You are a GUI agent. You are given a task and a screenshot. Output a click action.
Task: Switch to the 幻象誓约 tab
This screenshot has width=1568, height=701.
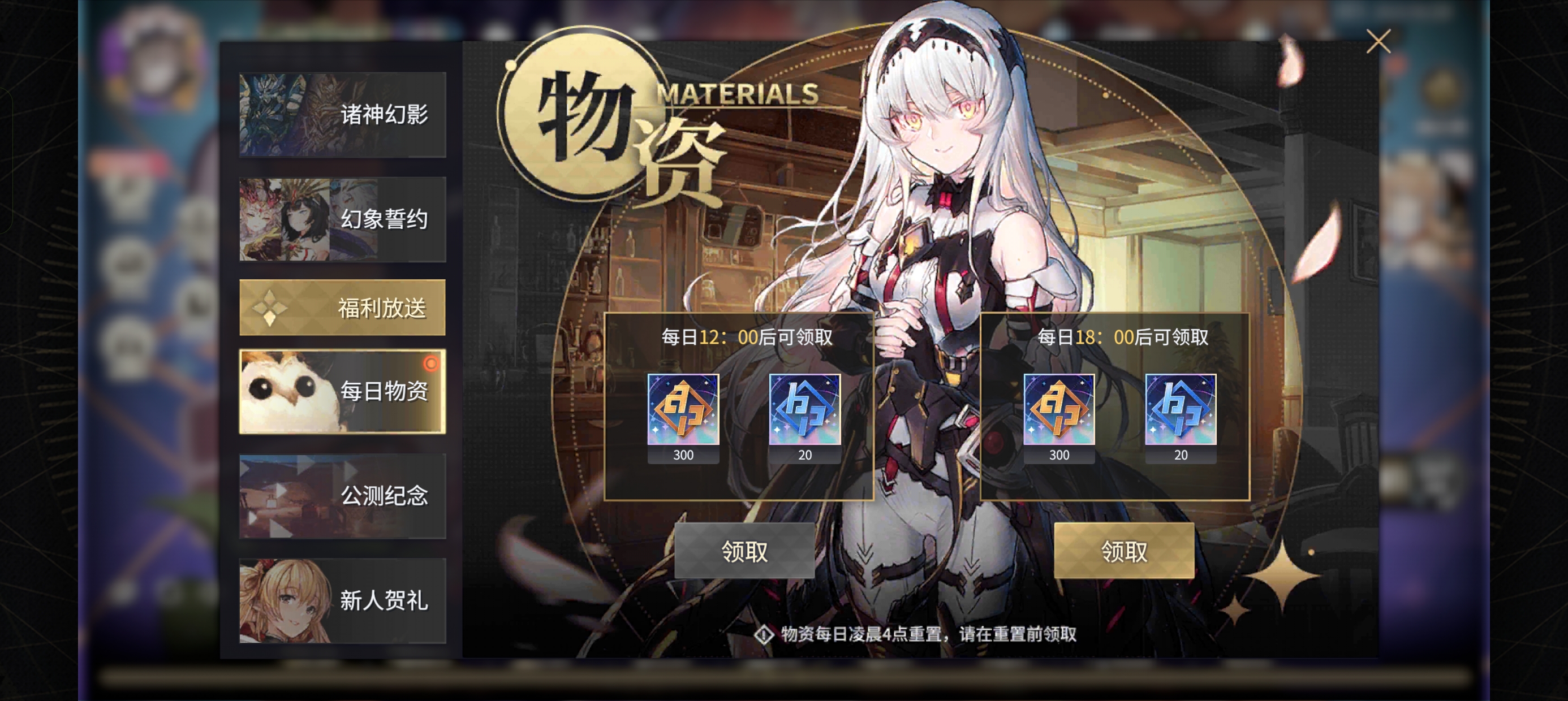[343, 220]
